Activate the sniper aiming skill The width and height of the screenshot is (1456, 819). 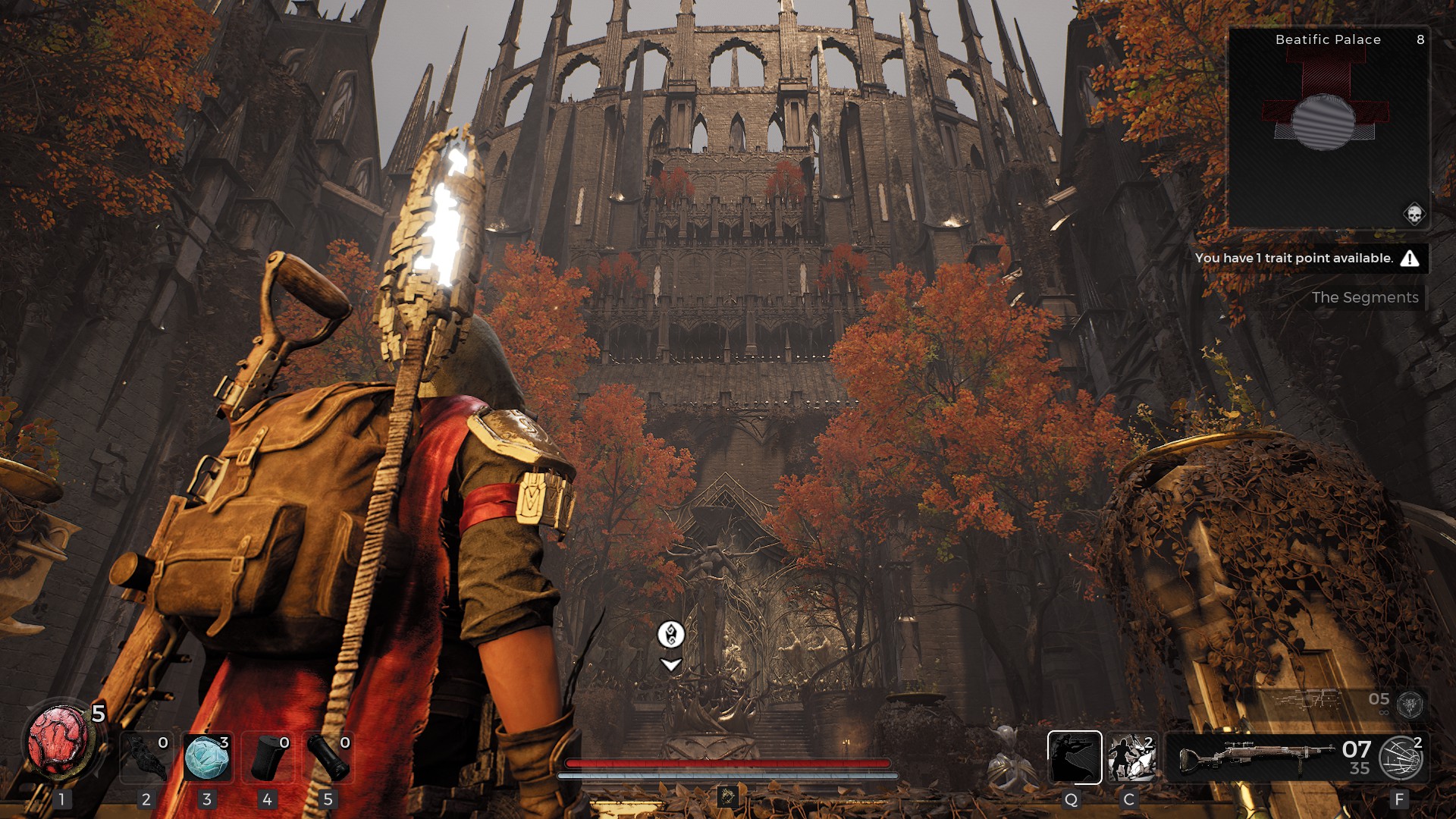click(x=1074, y=757)
